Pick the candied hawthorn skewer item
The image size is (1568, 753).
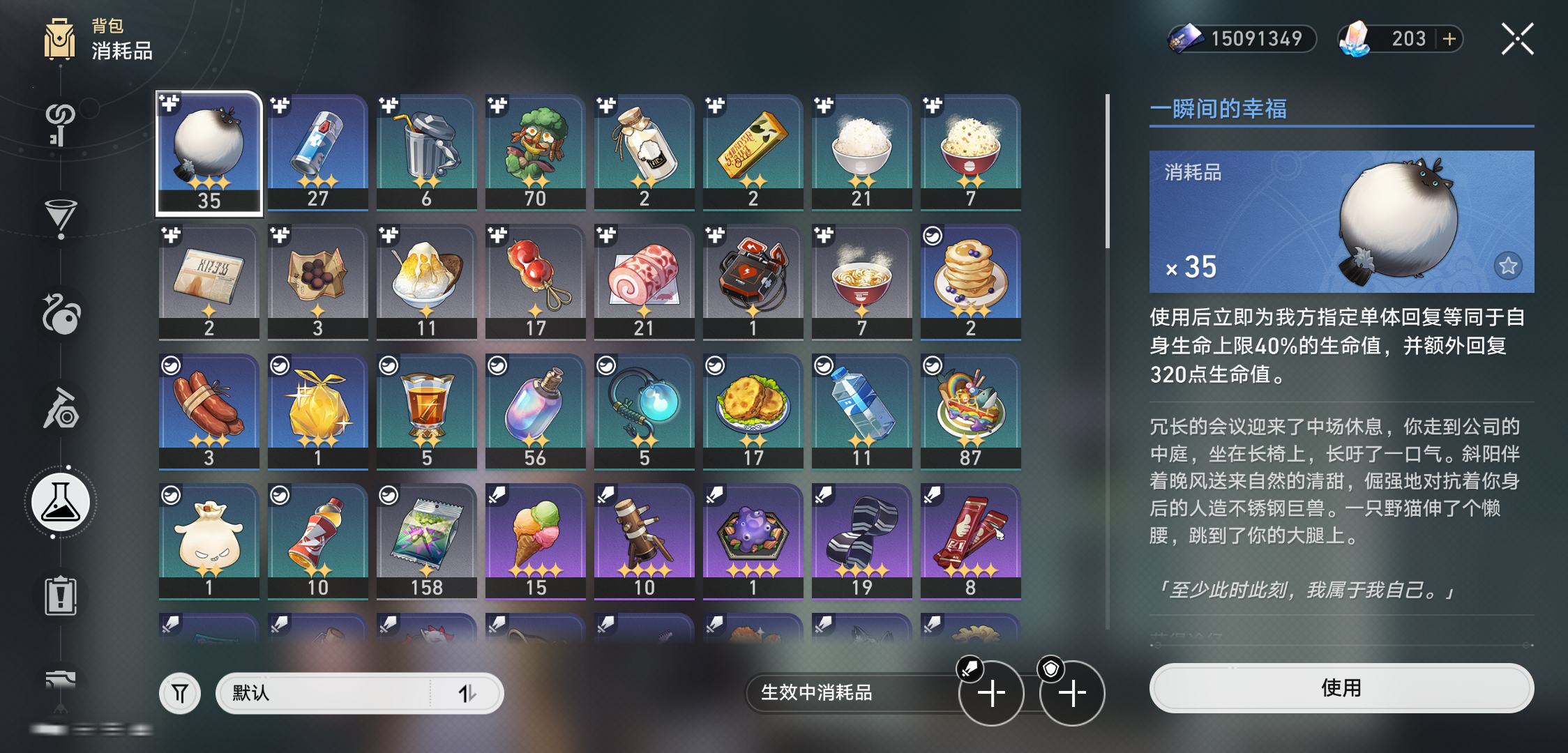pyautogui.click(x=535, y=282)
